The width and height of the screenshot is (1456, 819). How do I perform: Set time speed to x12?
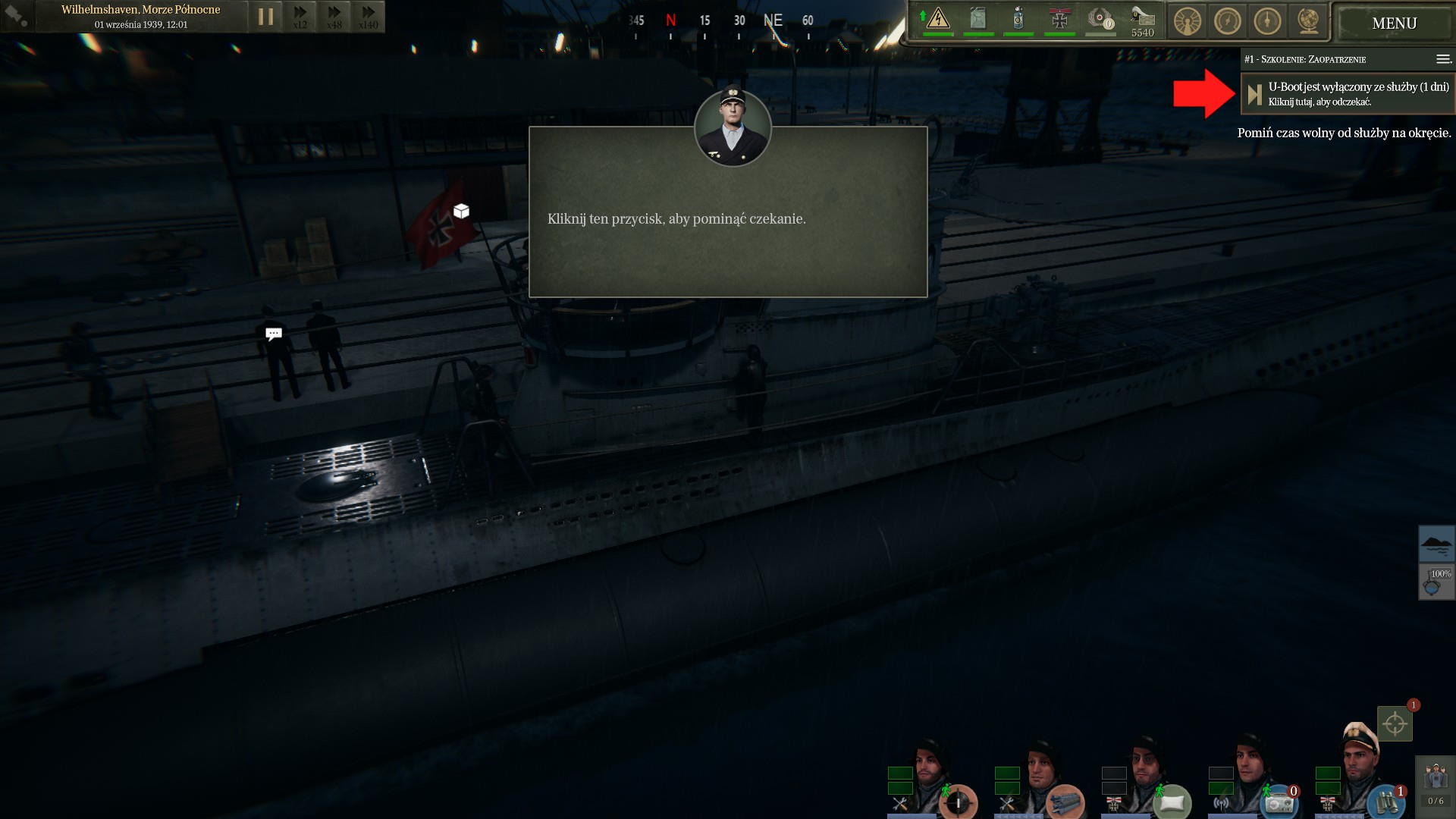300,17
